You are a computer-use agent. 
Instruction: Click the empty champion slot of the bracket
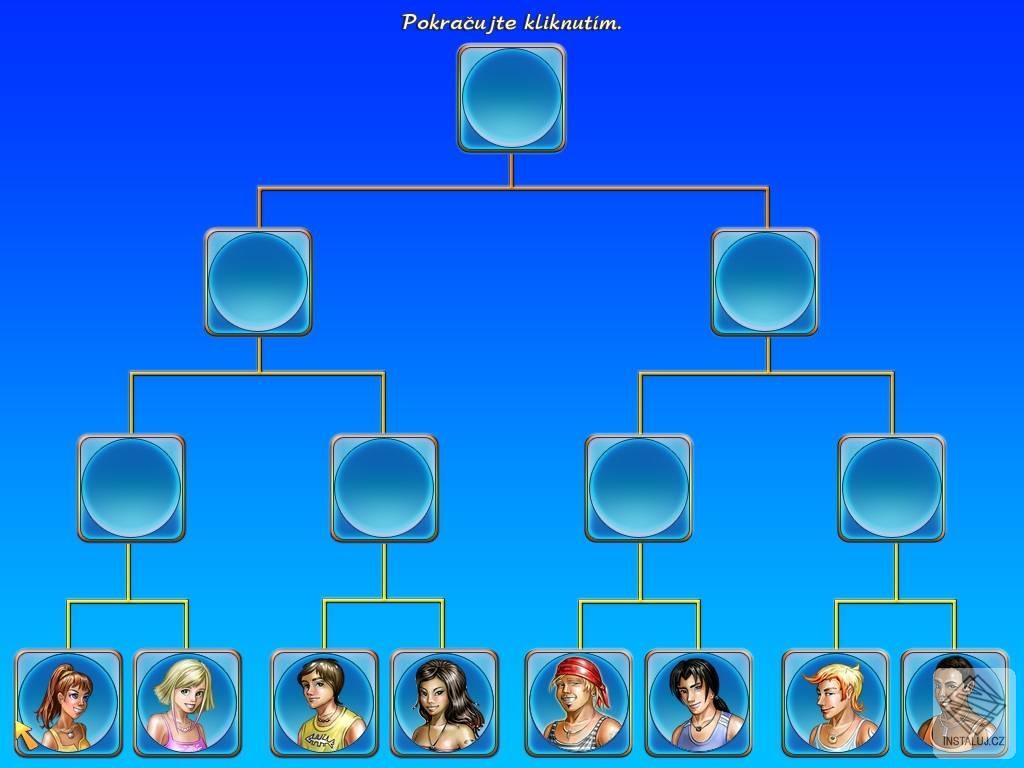(x=511, y=98)
